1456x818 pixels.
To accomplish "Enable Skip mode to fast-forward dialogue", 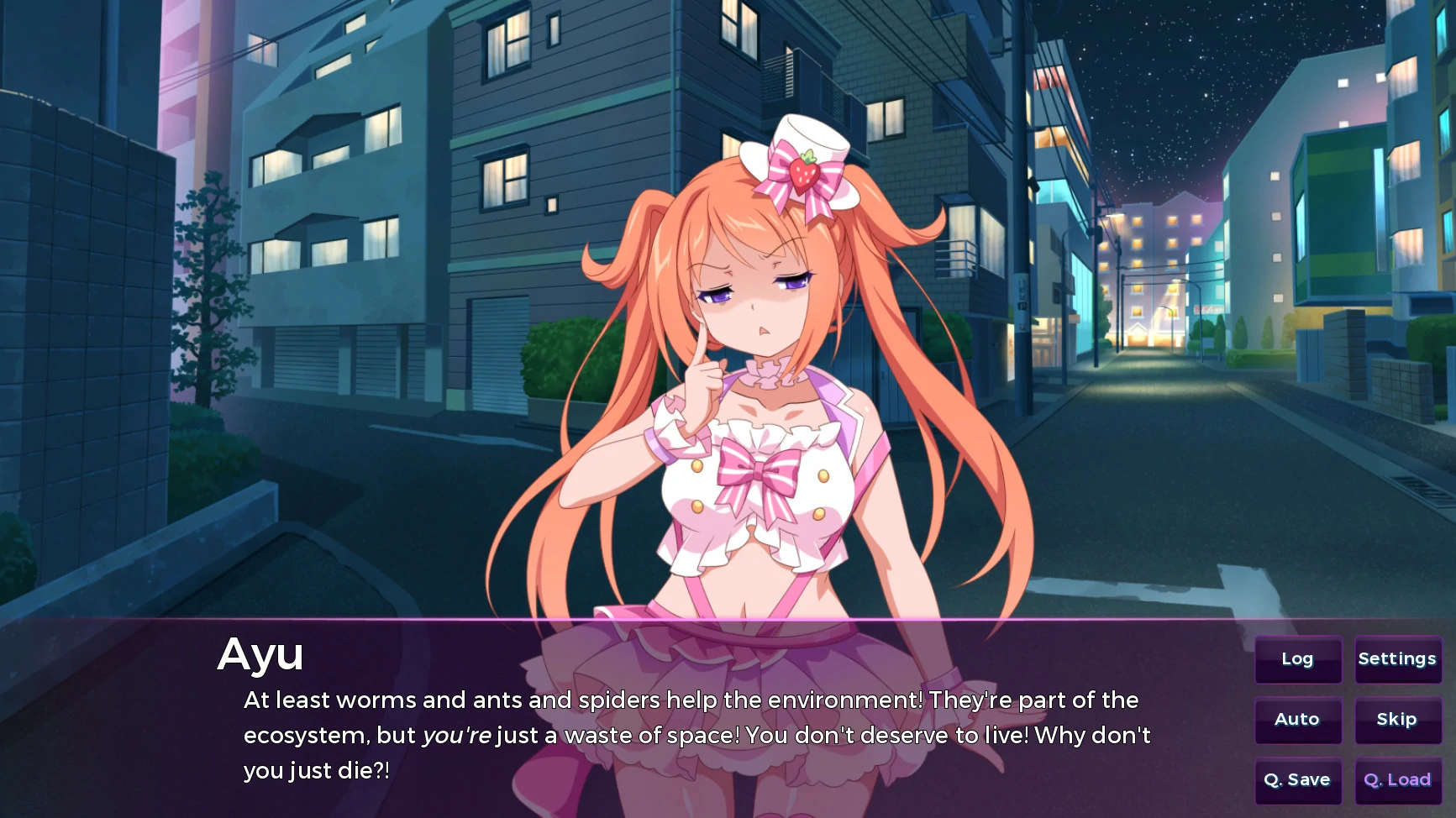I will [x=1397, y=720].
